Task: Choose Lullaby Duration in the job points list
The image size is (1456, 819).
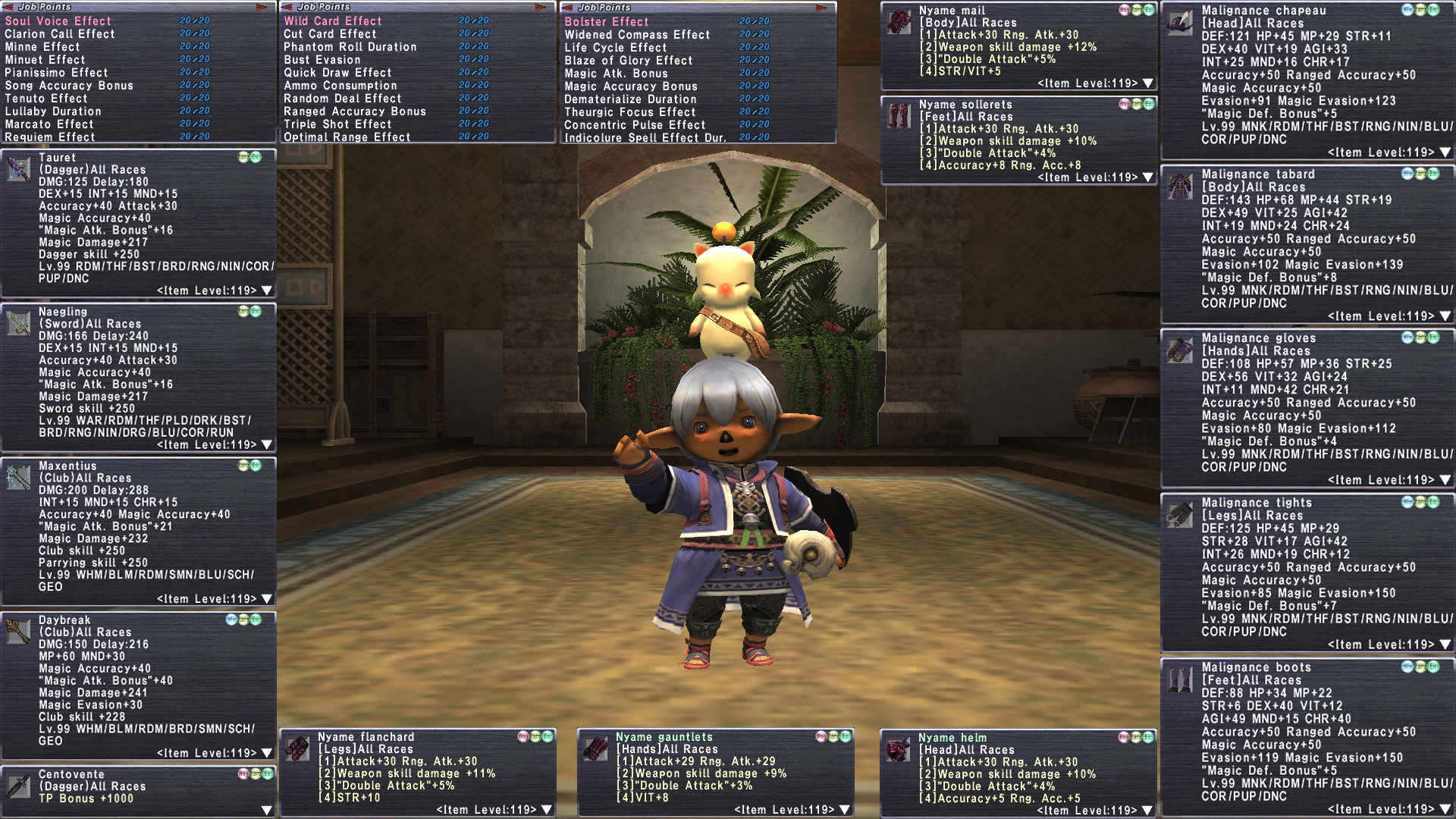Action: [x=53, y=111]
